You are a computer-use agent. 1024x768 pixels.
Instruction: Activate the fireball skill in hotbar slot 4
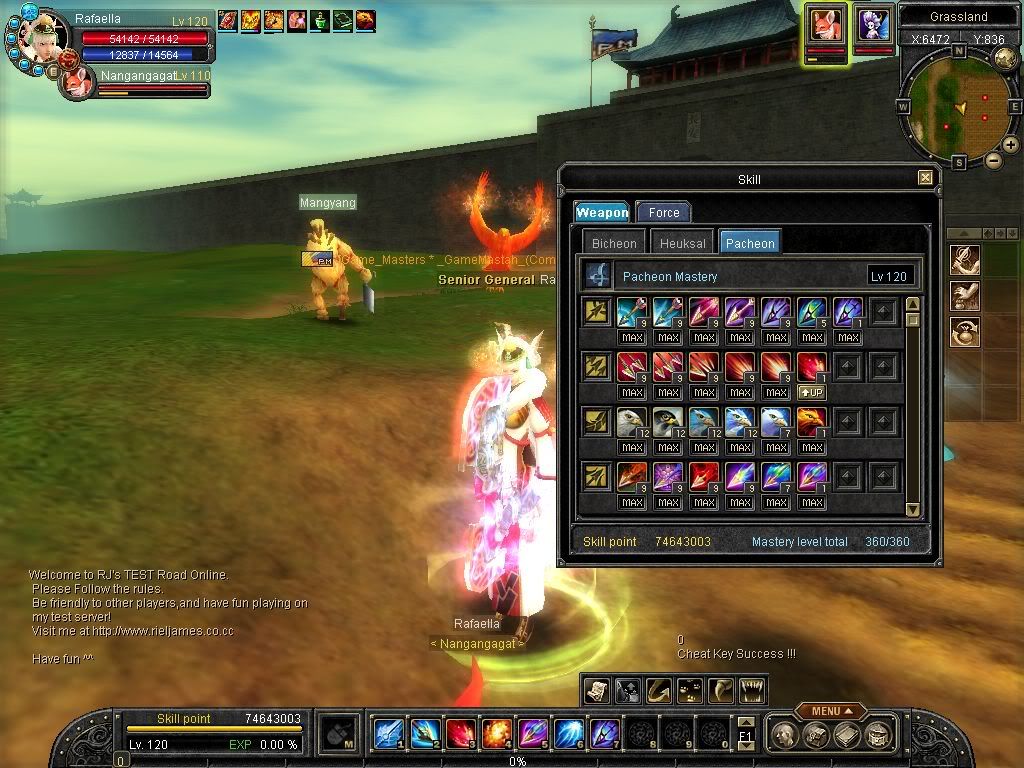[x=496, y=734]
